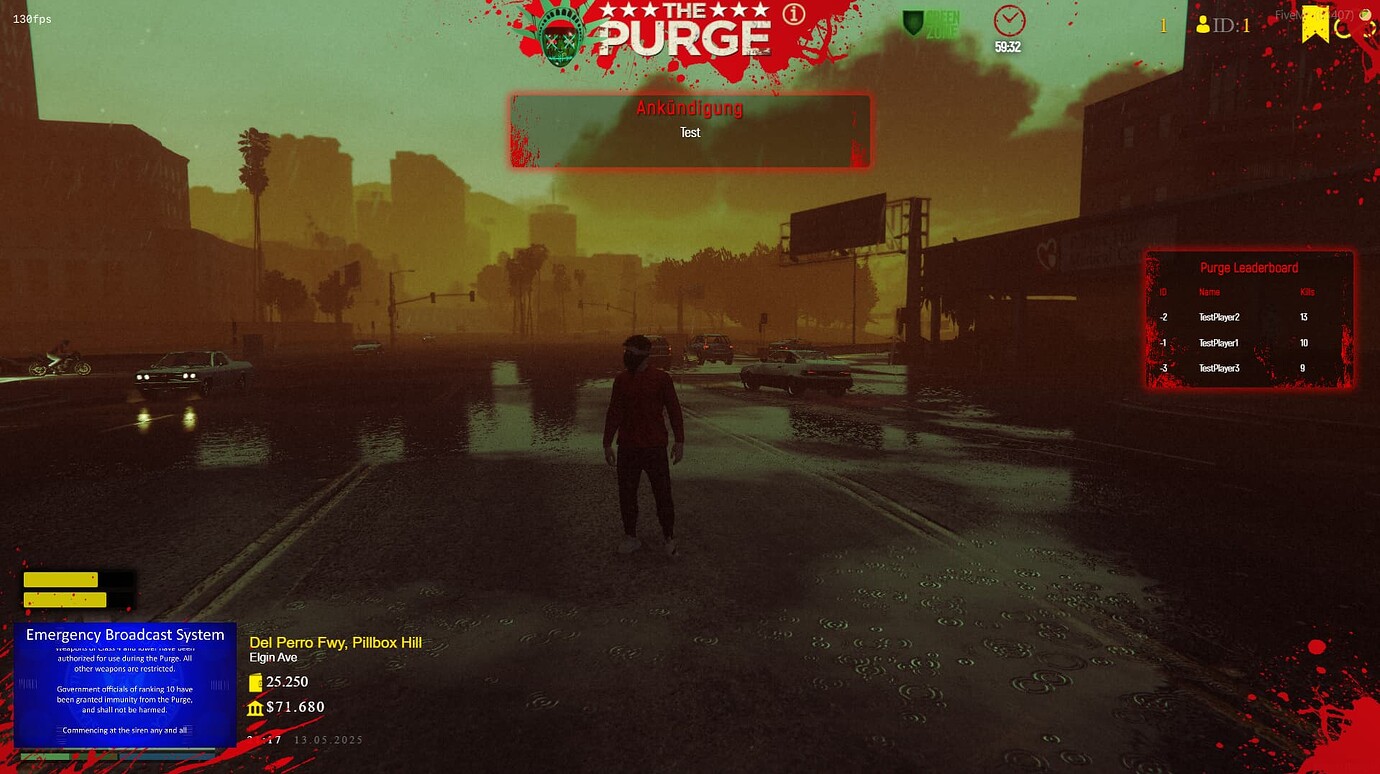Toggle the Name column on the Purge Leaderboard

[x=1210, y=292]
